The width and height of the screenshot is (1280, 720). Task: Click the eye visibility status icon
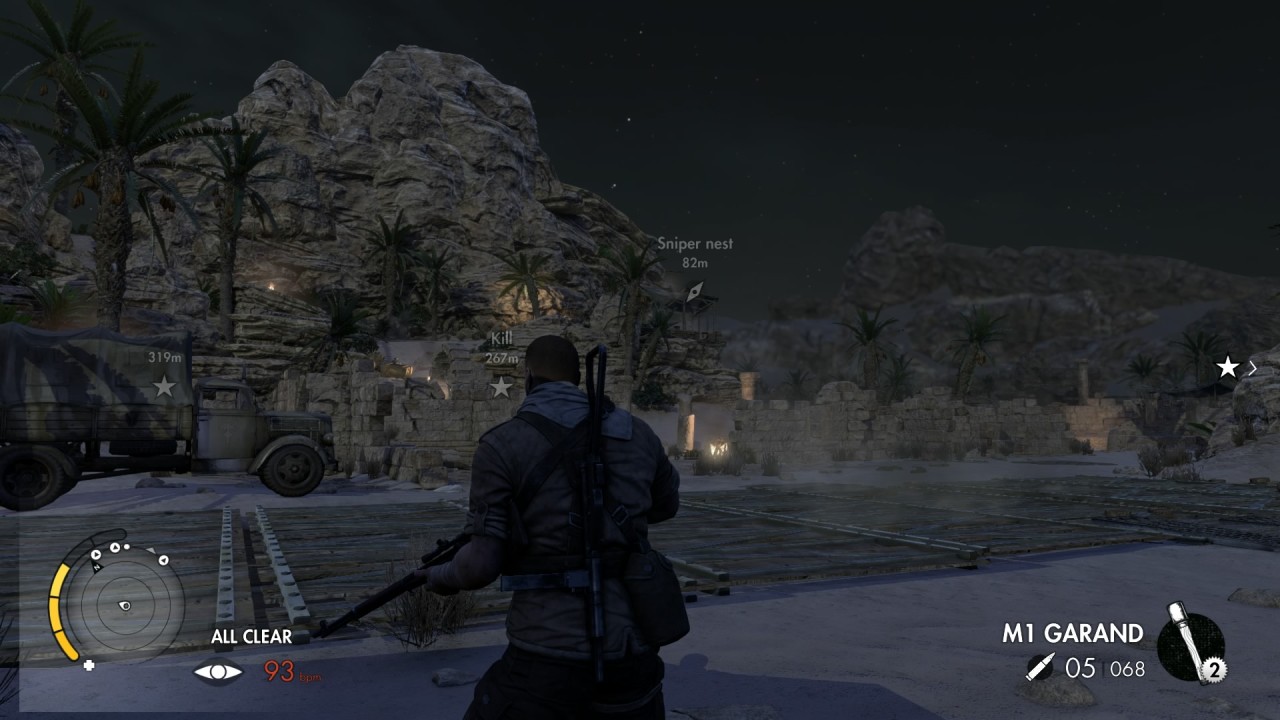[x=217, y=671]
